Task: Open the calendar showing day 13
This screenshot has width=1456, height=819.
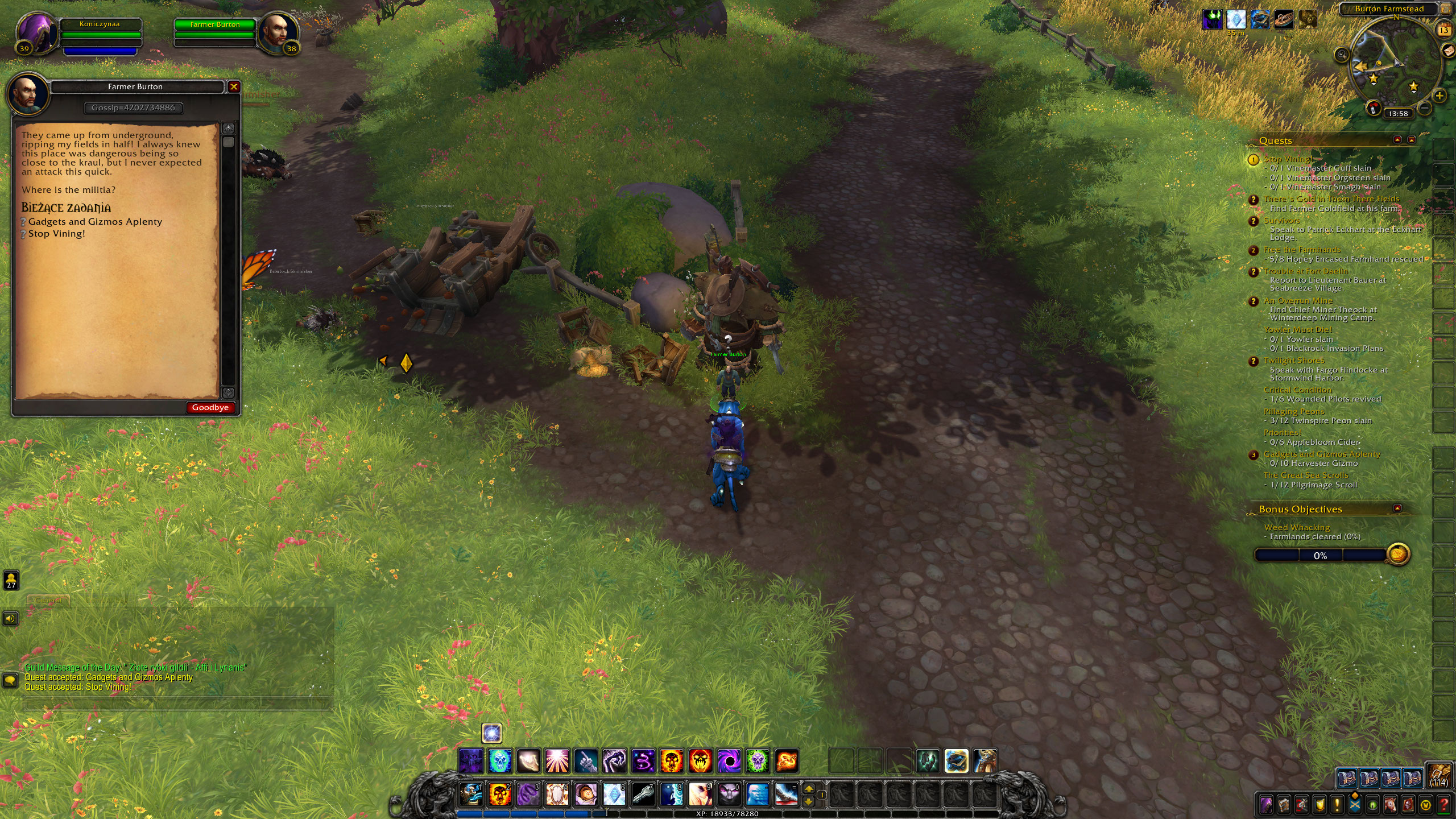Action: (x=1445, y=30)
